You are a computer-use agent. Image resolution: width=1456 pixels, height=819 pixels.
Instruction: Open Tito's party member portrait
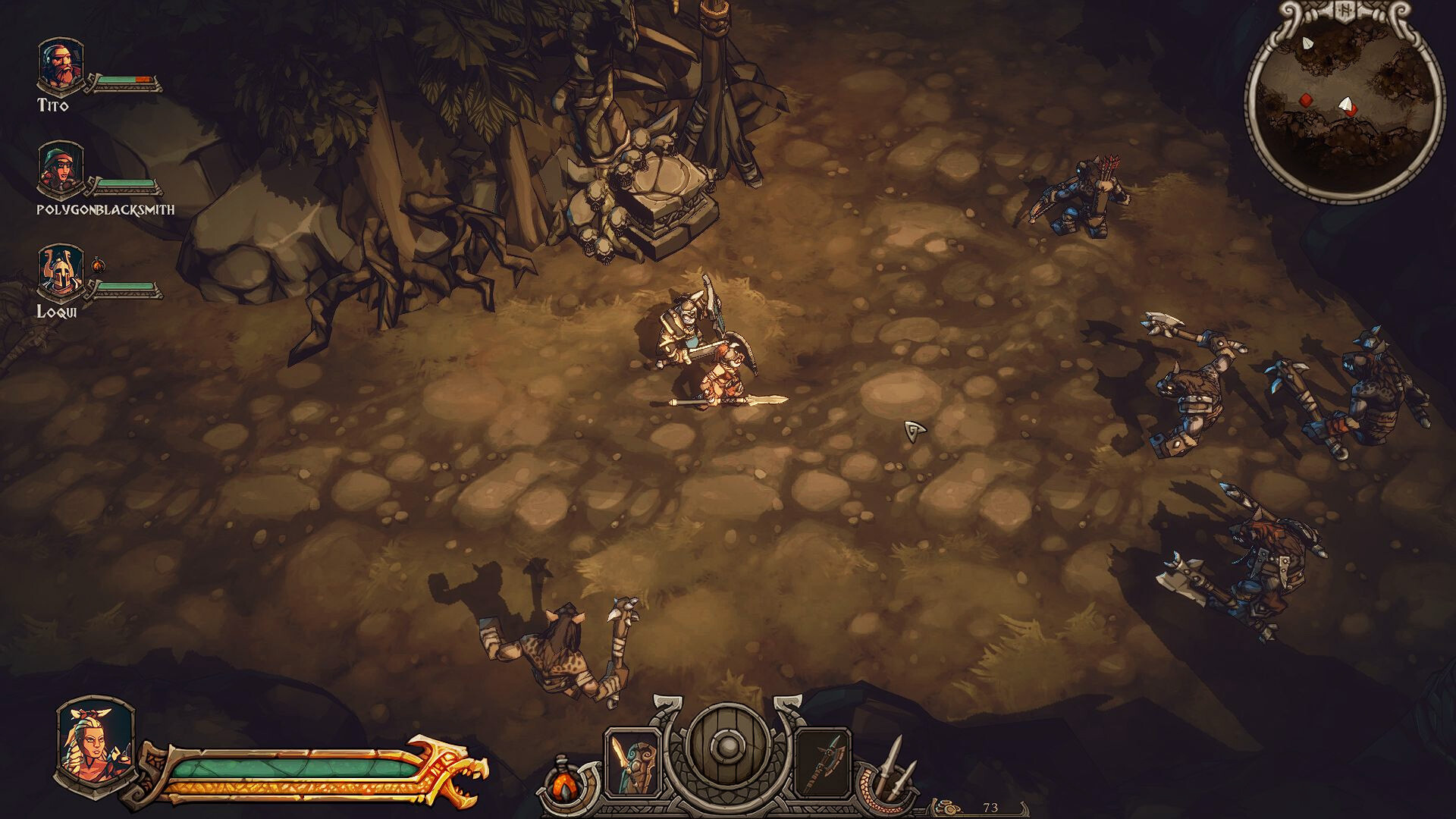(59, 64)
